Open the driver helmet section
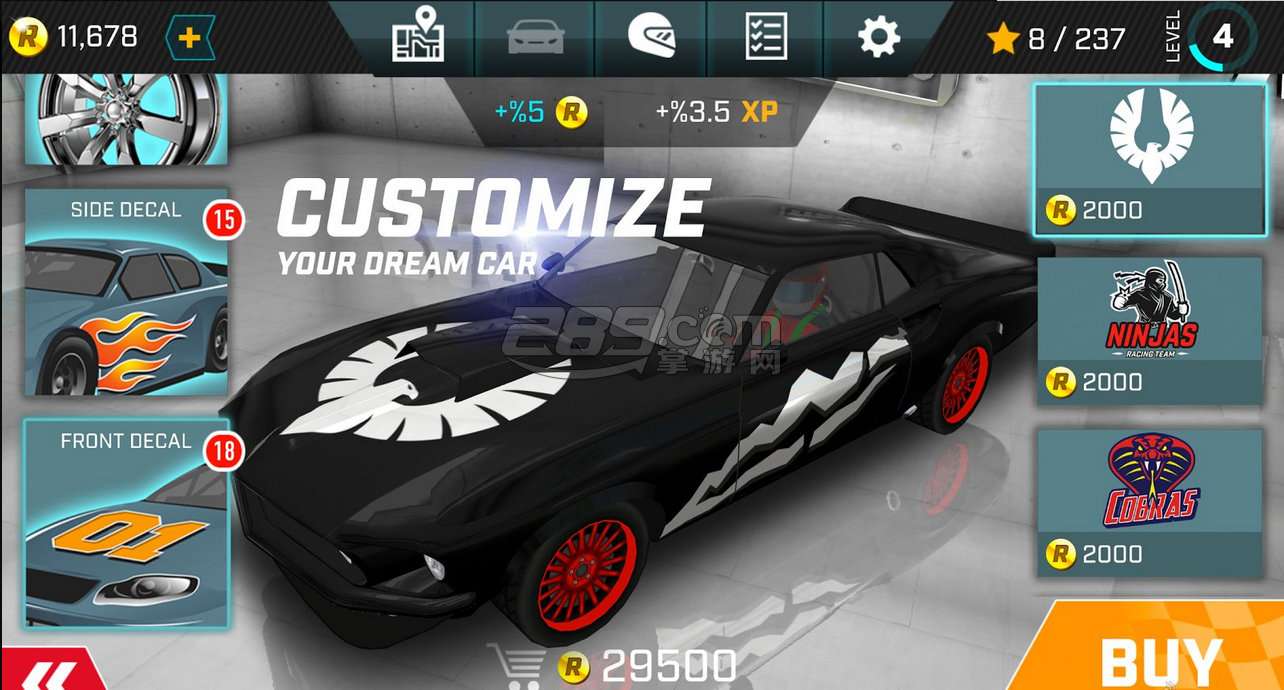The height and width of the screenshot is (690, 1284). click(x=651, y=38)
